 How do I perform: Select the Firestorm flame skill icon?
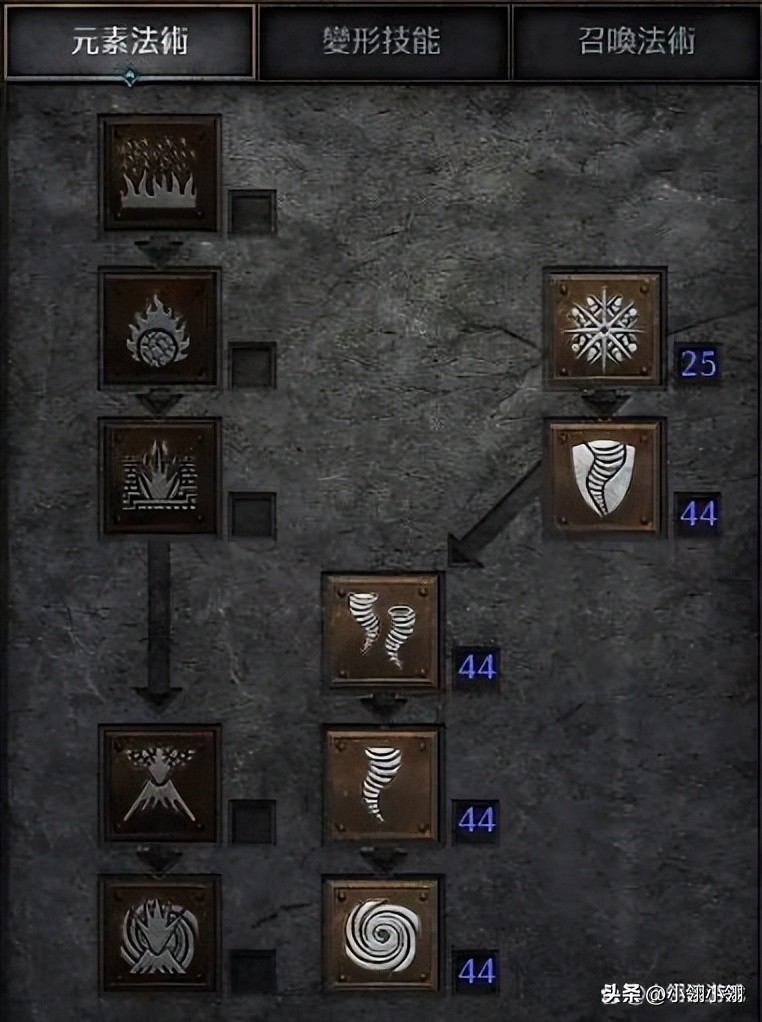[x=160, y=173]
